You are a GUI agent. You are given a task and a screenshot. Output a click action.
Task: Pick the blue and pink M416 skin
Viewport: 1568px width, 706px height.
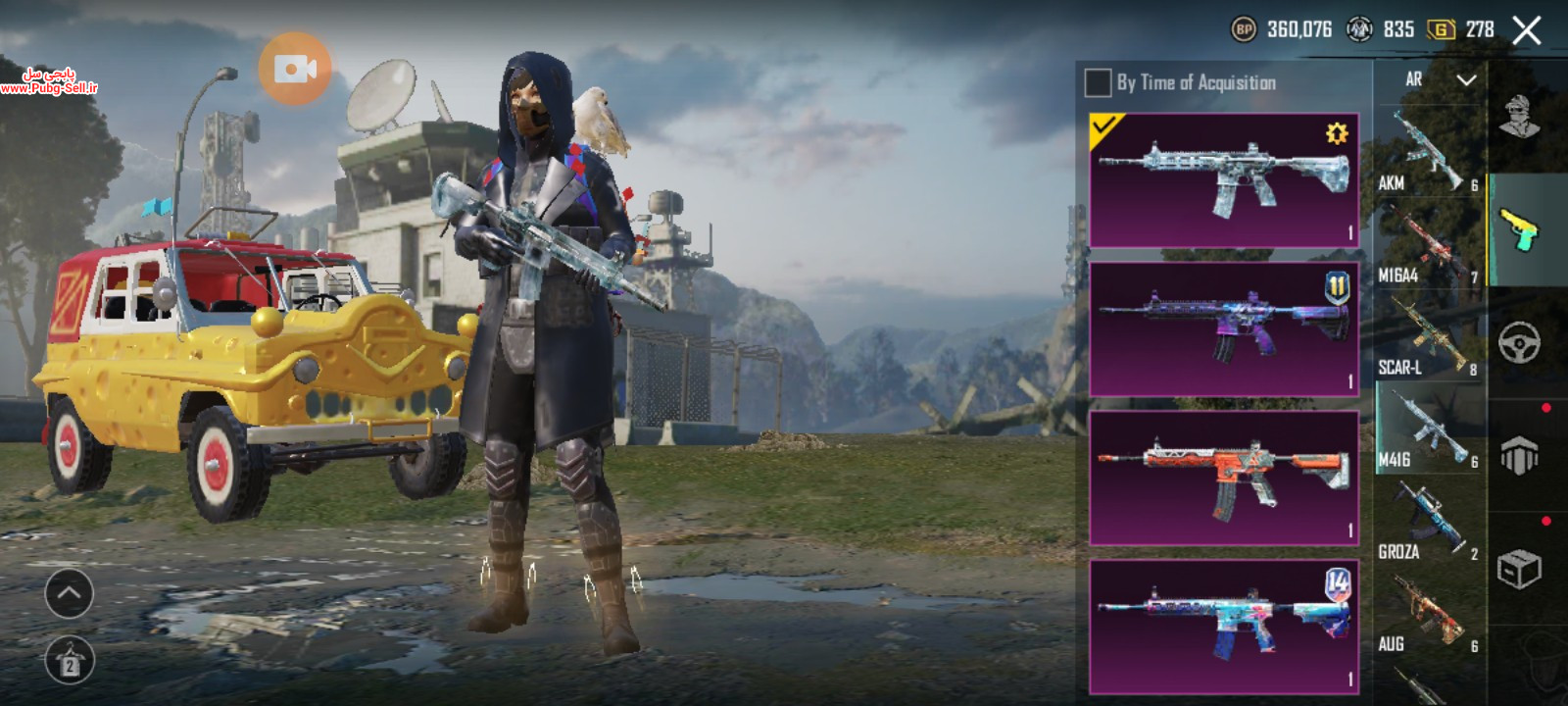point(1223,627)
